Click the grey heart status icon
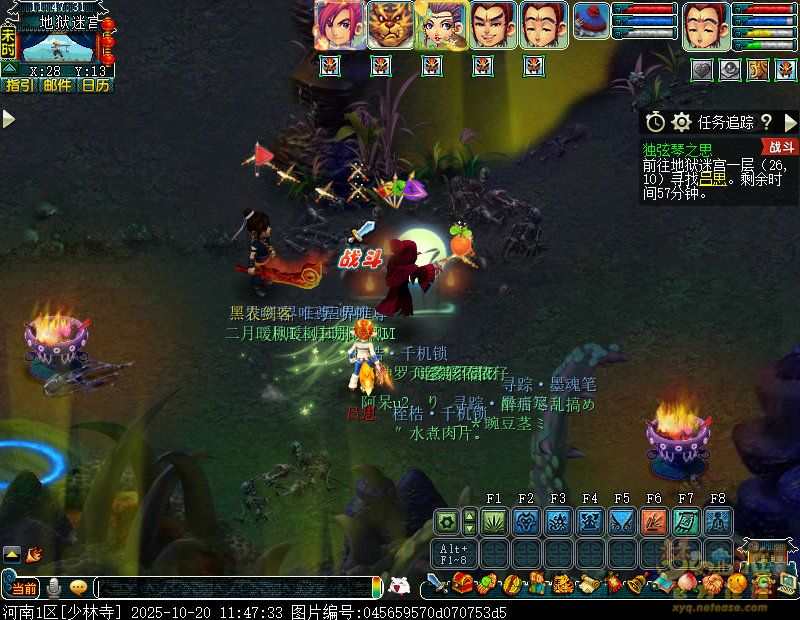 click(x=703, y=69)
